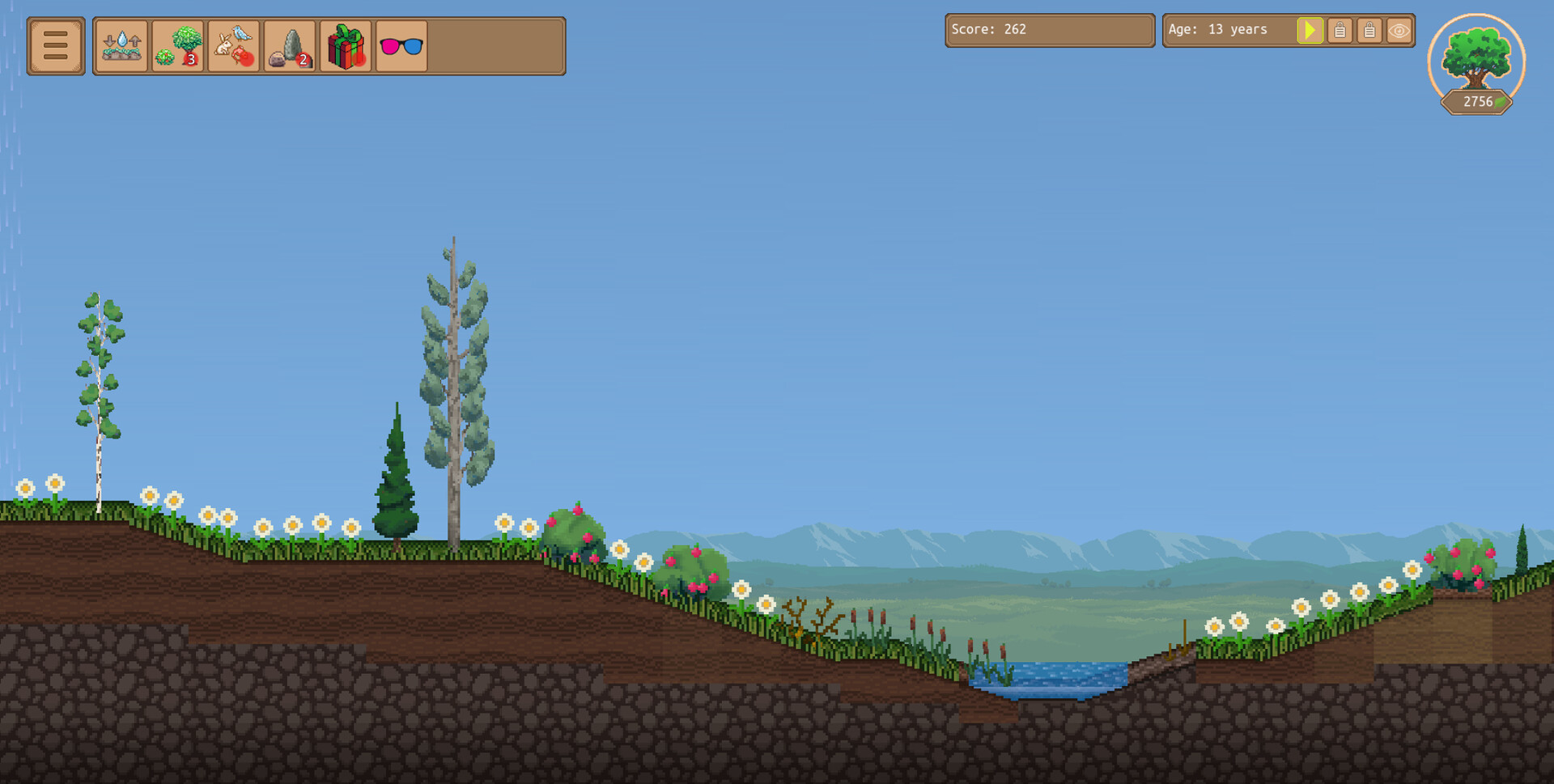Screen dimensions: 1554x784
Task: Open the hamburger menu in top left
Action: tap(55, 45)
